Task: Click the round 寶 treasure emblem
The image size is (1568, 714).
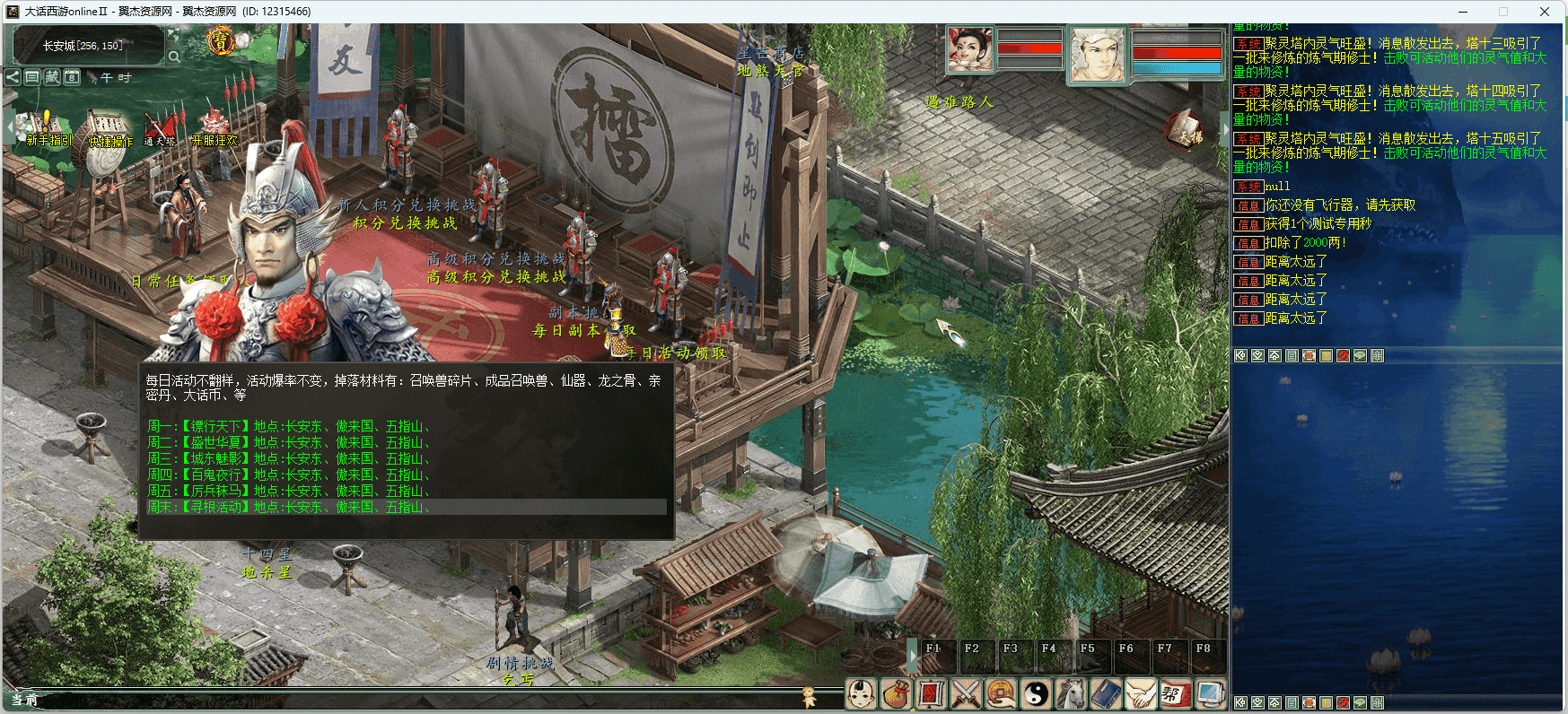Action: tap(221, 41)
